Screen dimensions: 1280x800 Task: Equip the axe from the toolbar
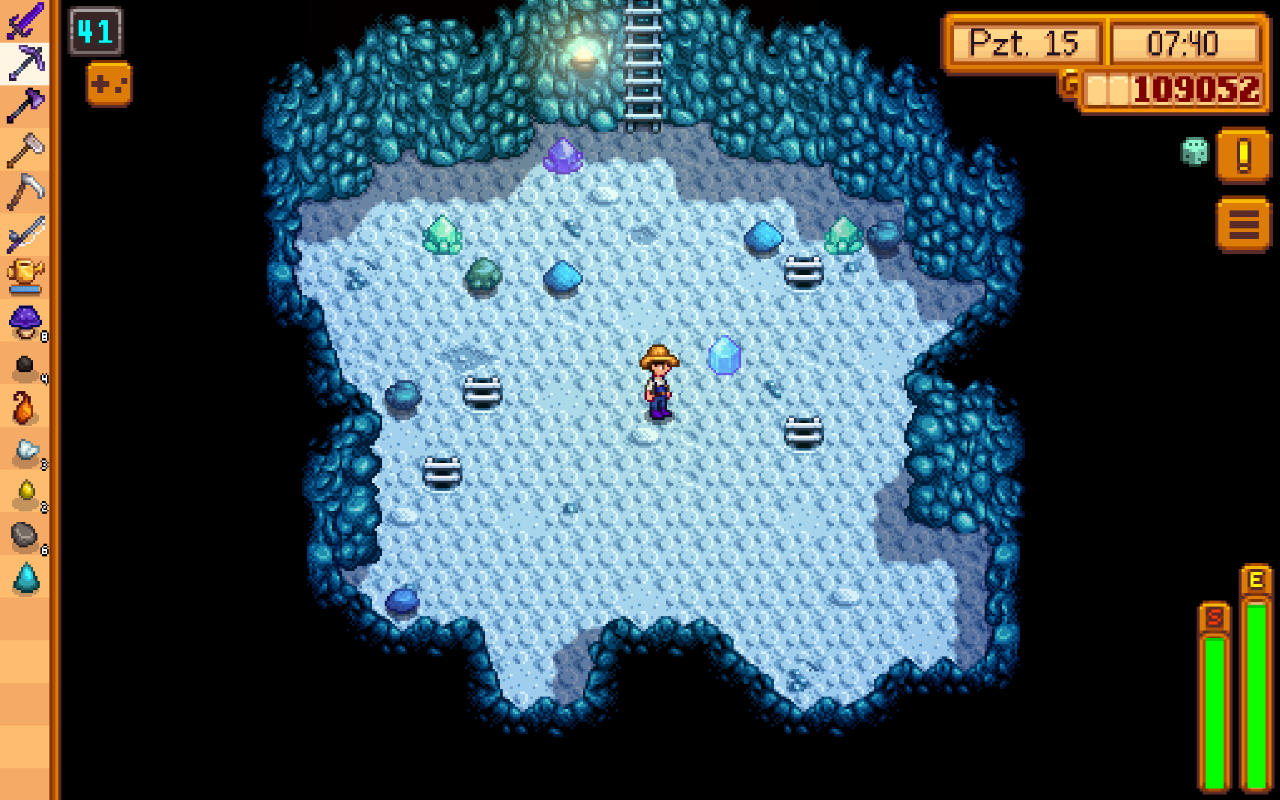(x=26, y=106)
